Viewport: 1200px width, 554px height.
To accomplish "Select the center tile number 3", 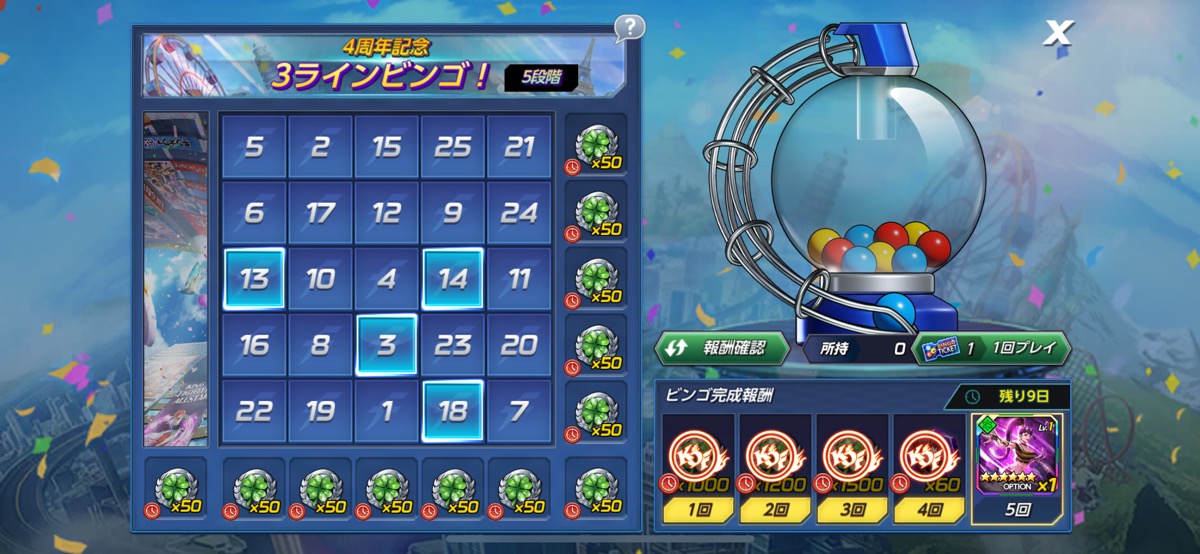I will pyautogui.click(x=387, y=345).
